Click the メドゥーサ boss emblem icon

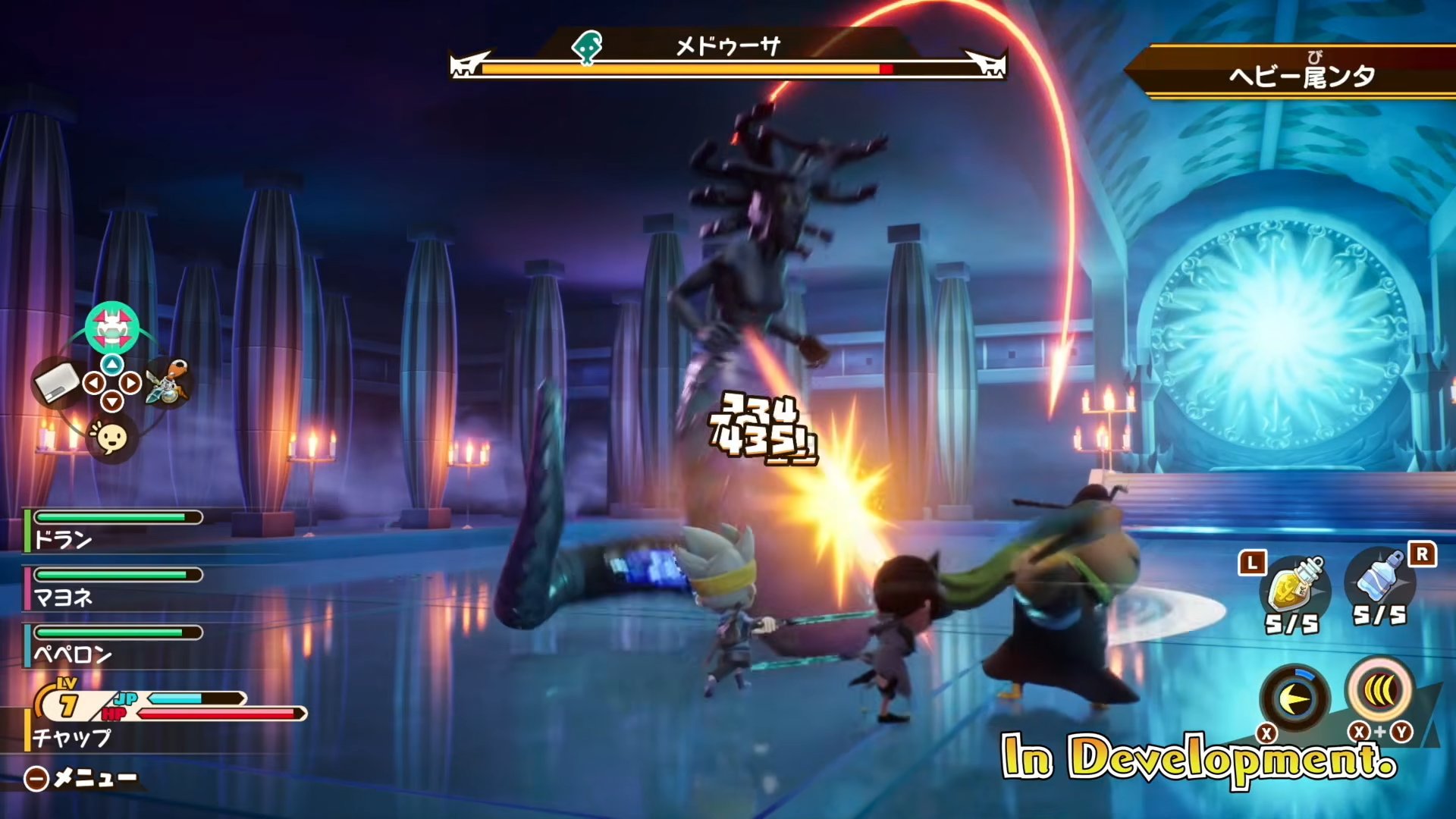coord(586,48)
